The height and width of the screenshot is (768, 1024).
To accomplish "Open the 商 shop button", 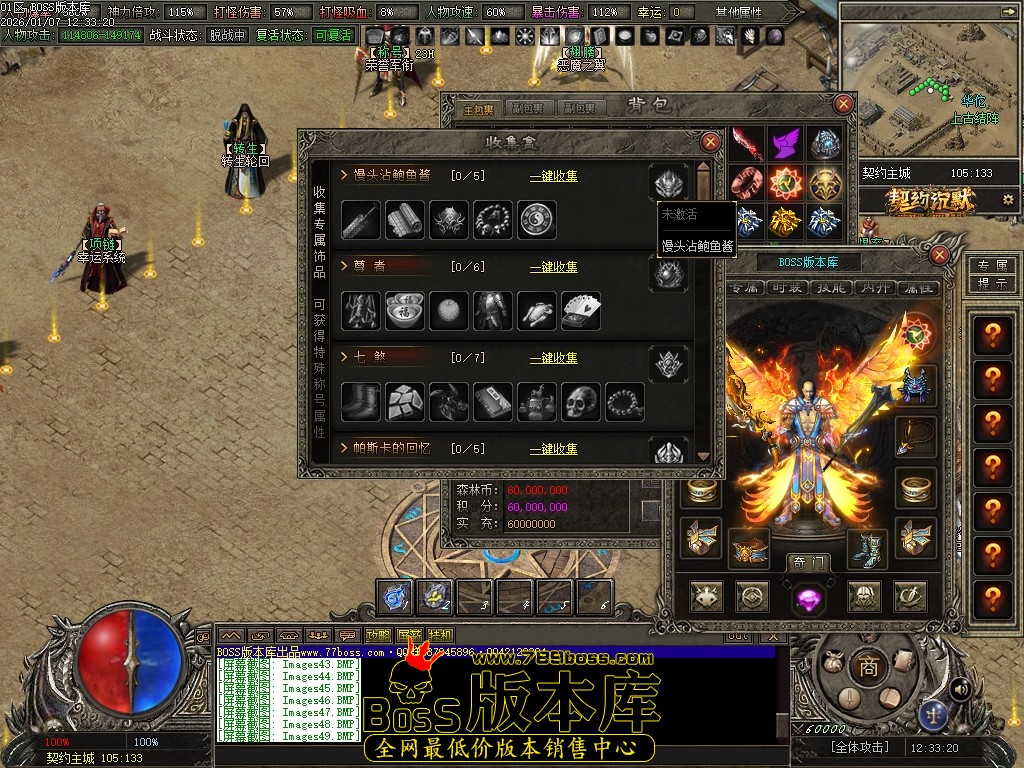I will tap(868, 668).
